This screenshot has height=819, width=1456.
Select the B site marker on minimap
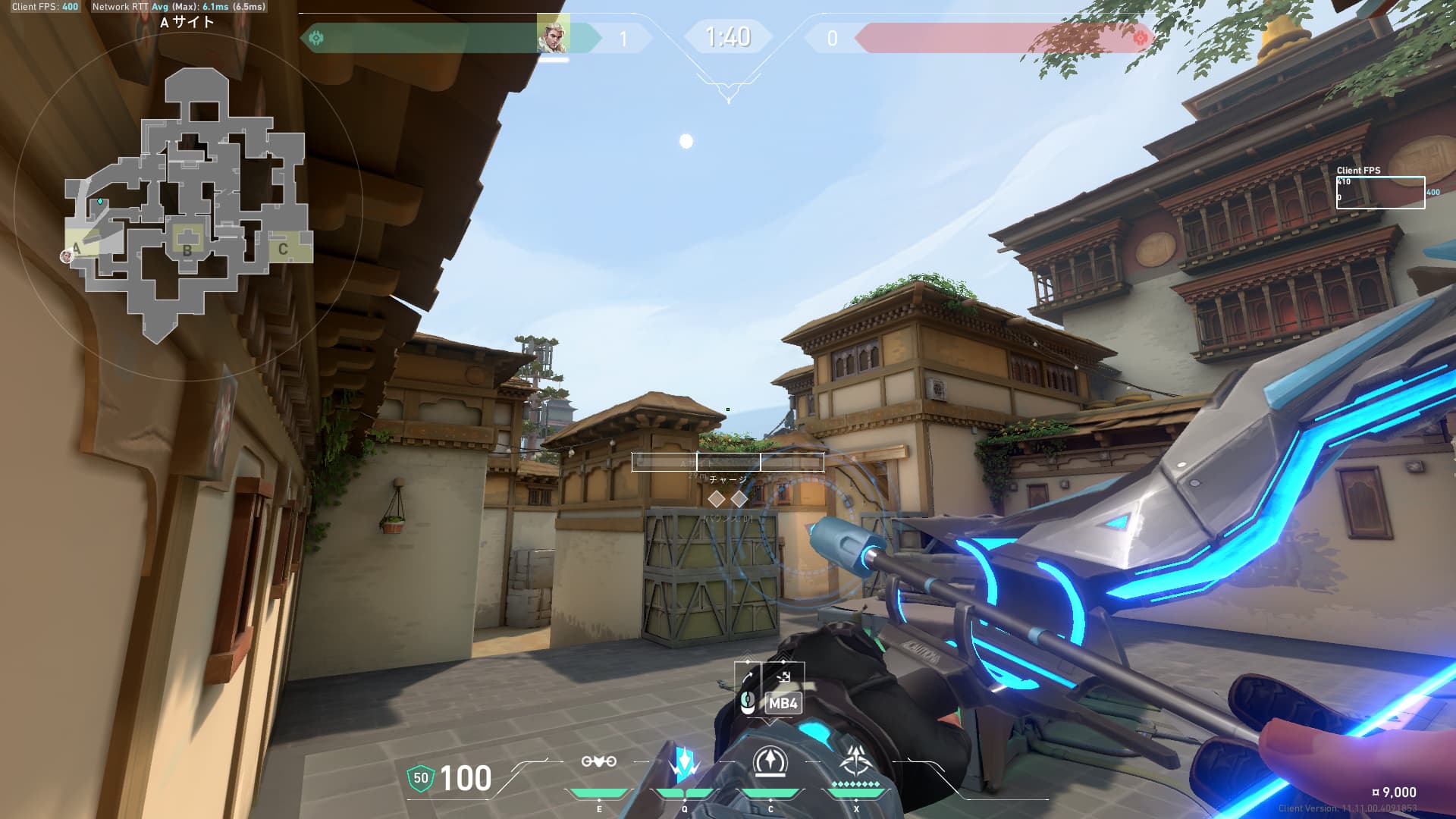(x=187, y=249)
